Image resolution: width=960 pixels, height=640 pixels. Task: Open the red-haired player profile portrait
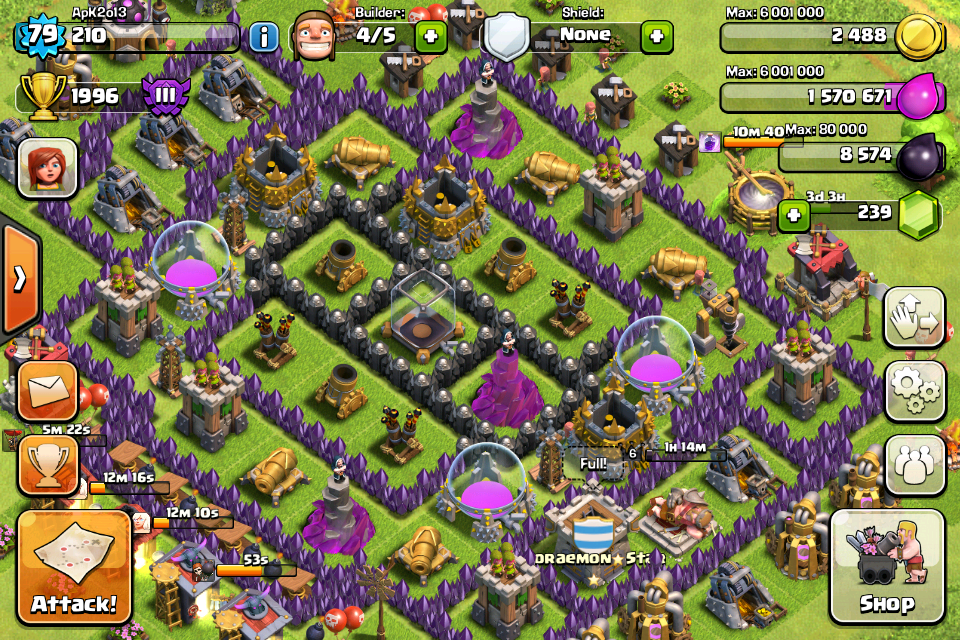click(x=47, y=167)
